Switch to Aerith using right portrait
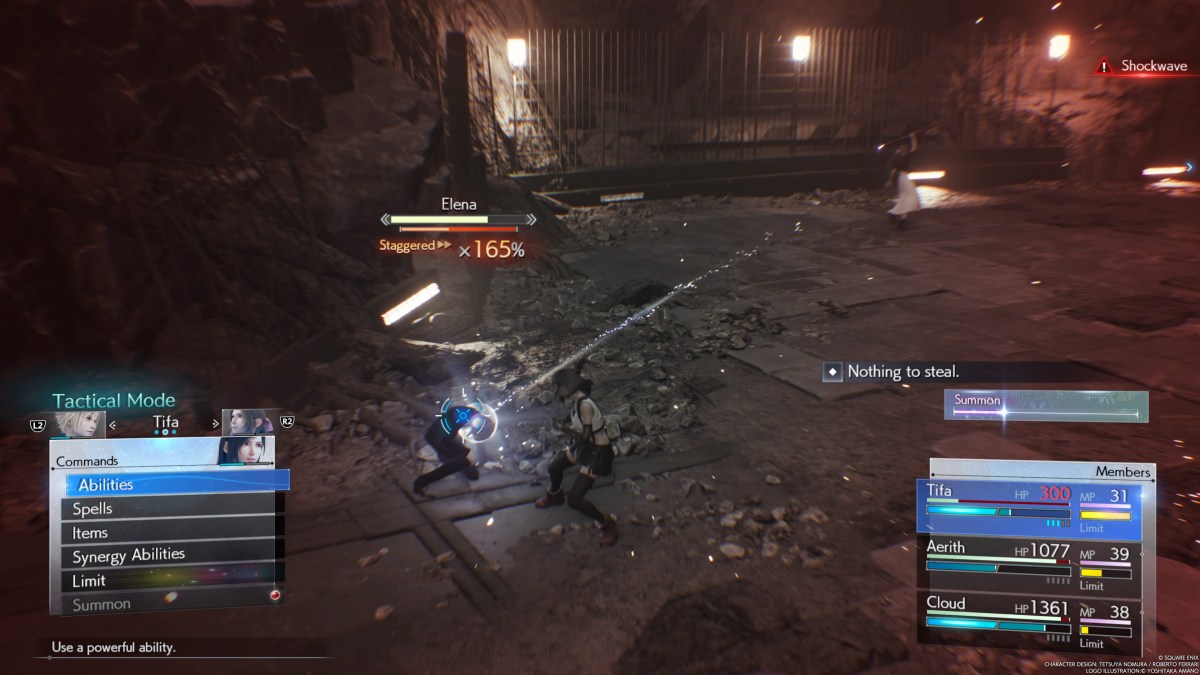This screenshot has width=1200, height=675. 247,423
